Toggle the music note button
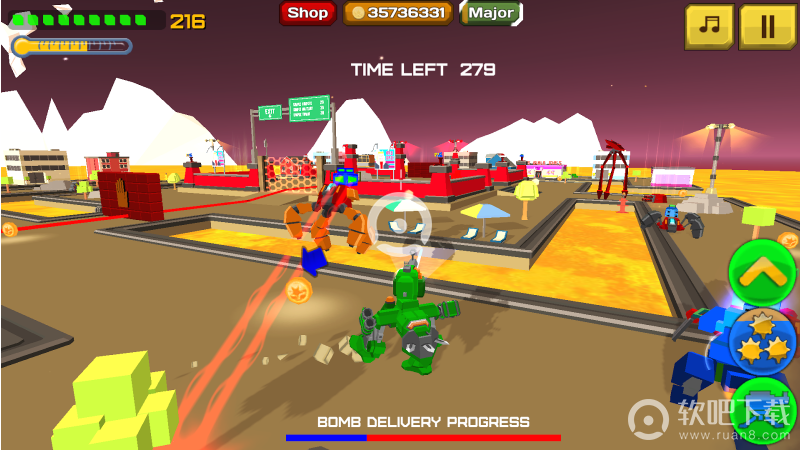800x450 pixels. click(x=709, y=27)
